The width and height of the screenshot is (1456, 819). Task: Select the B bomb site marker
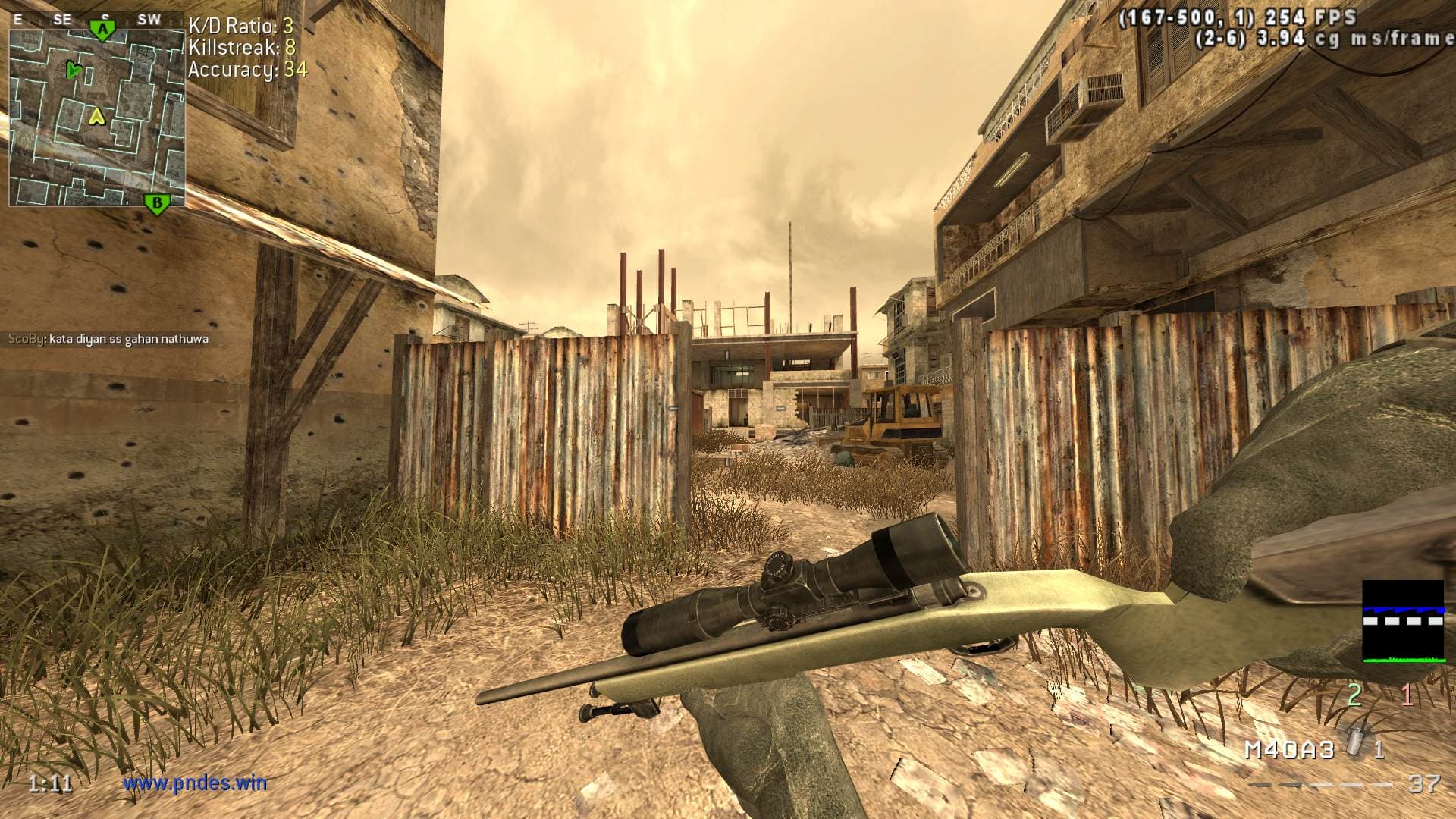click(x=157, y=202)
